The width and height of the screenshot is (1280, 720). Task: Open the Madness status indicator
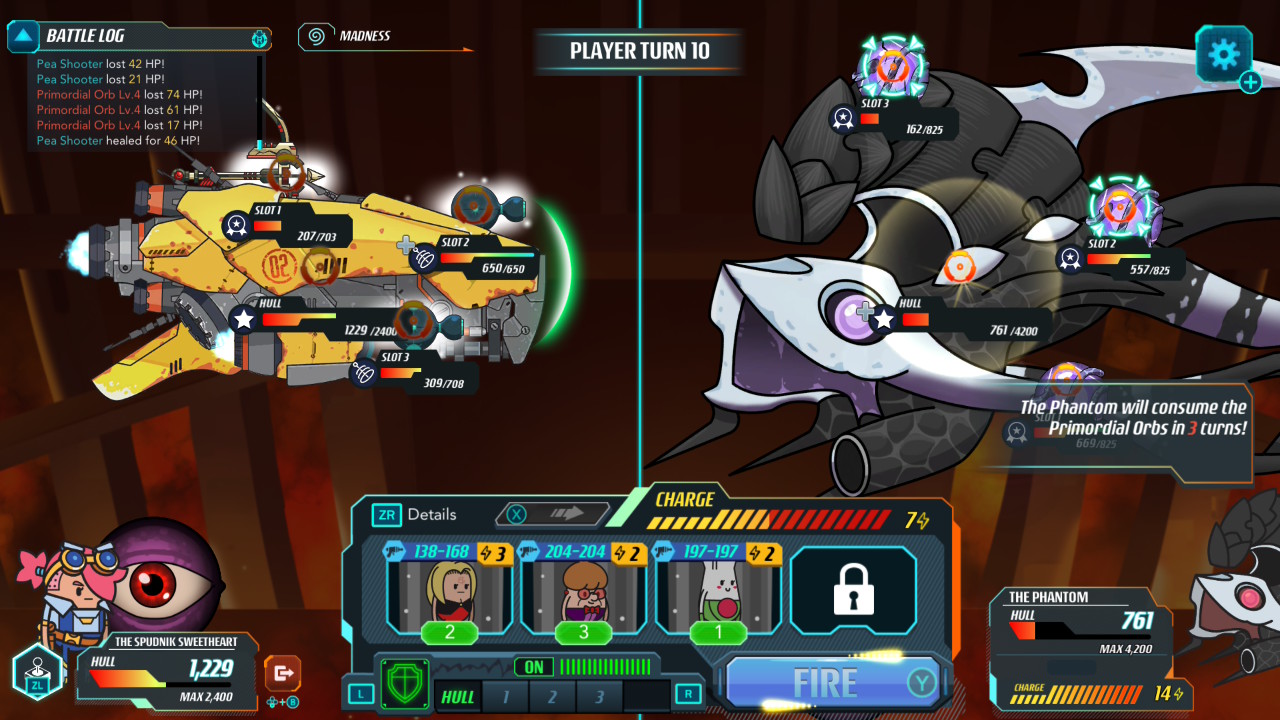[317, 37]
